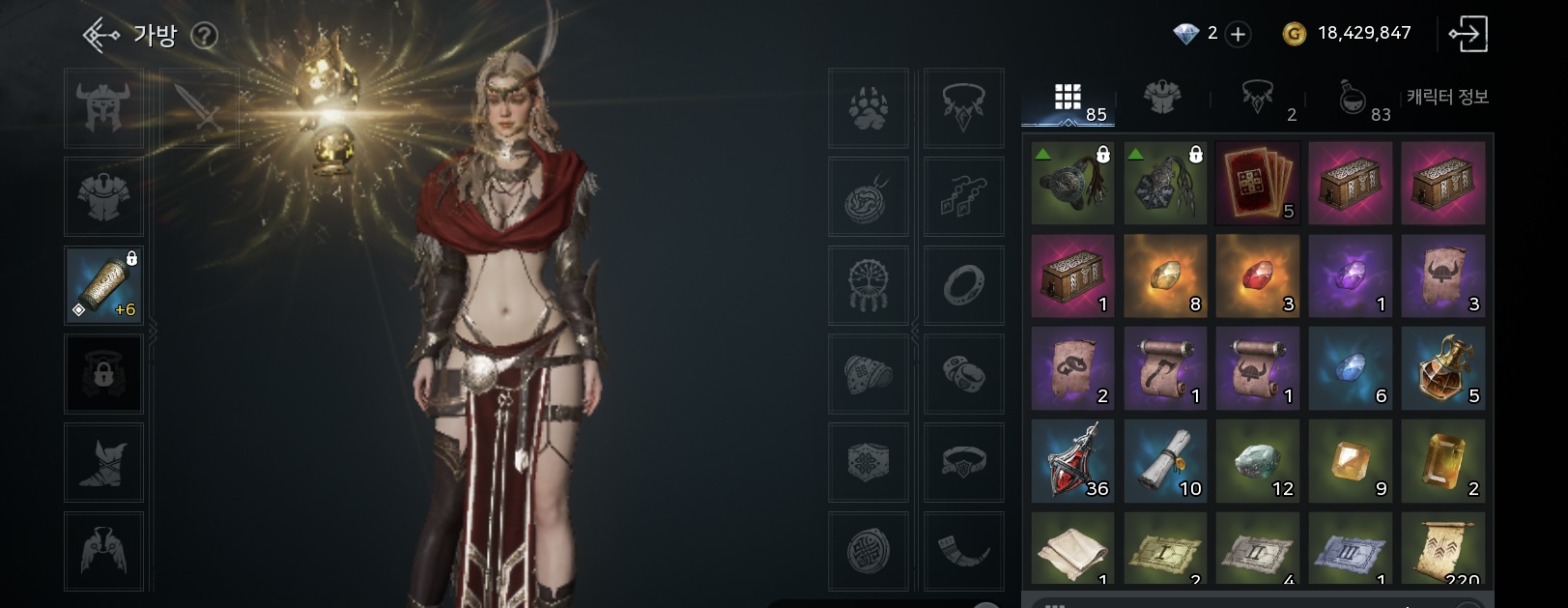Image resolution: width=1568 pixels, height=608 pixels.
Task: Select the empty ring accessory slot
Action: pos(964,285)
